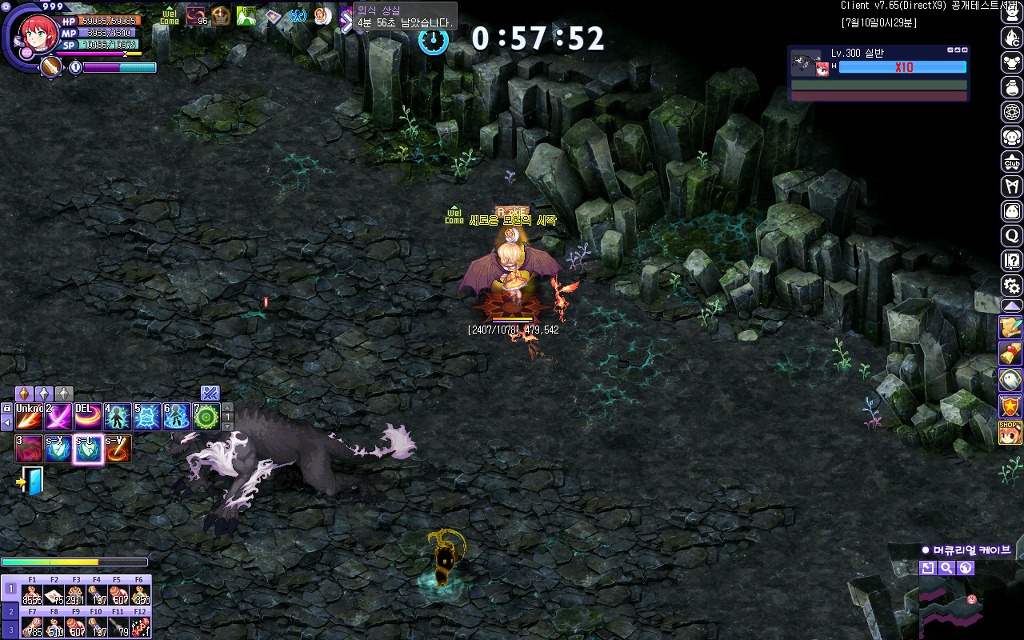The image size is (1024, 640).
Task: Click the green circular rune skill in slot 7
Action: coord(206,417)
